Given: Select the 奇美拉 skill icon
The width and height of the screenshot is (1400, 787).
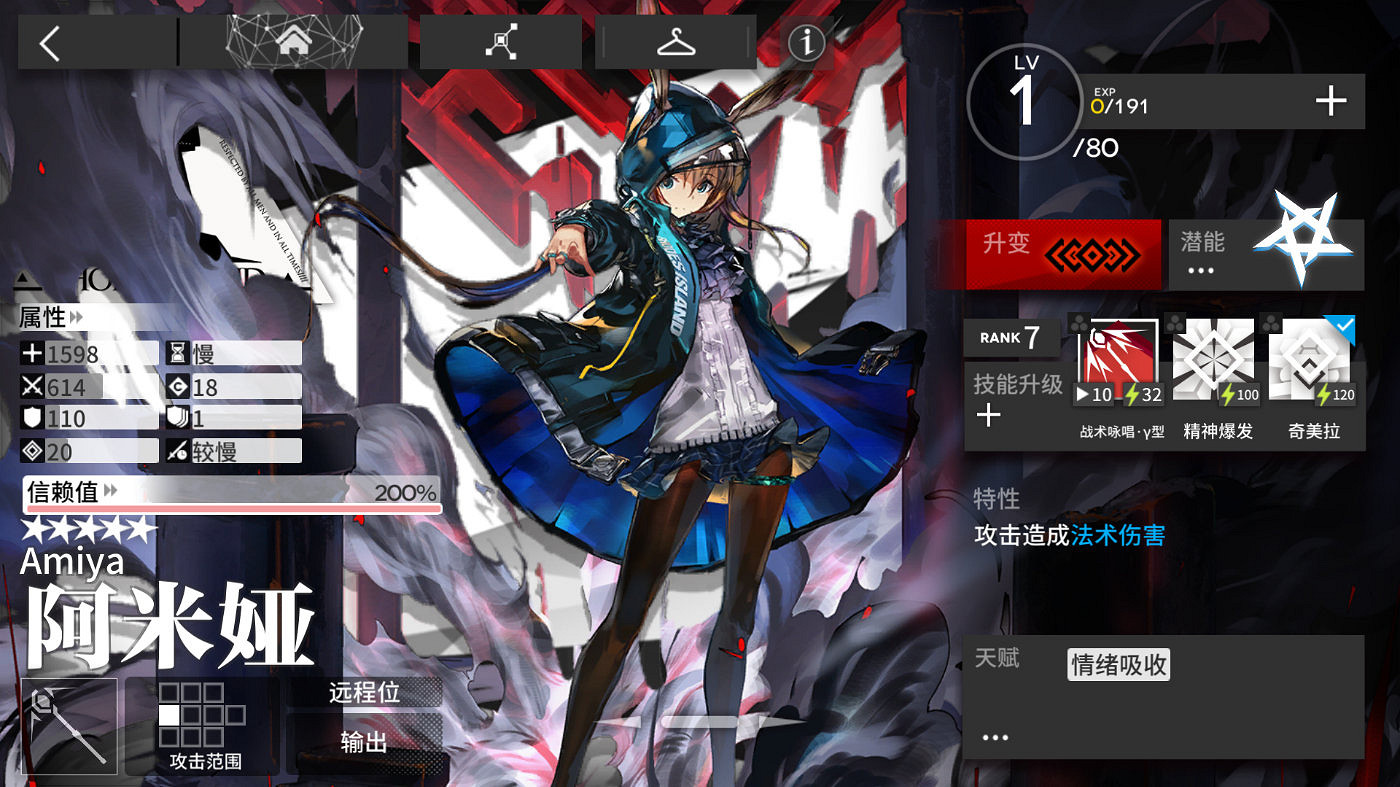Looking at the screenshot, I should 1310,355.
